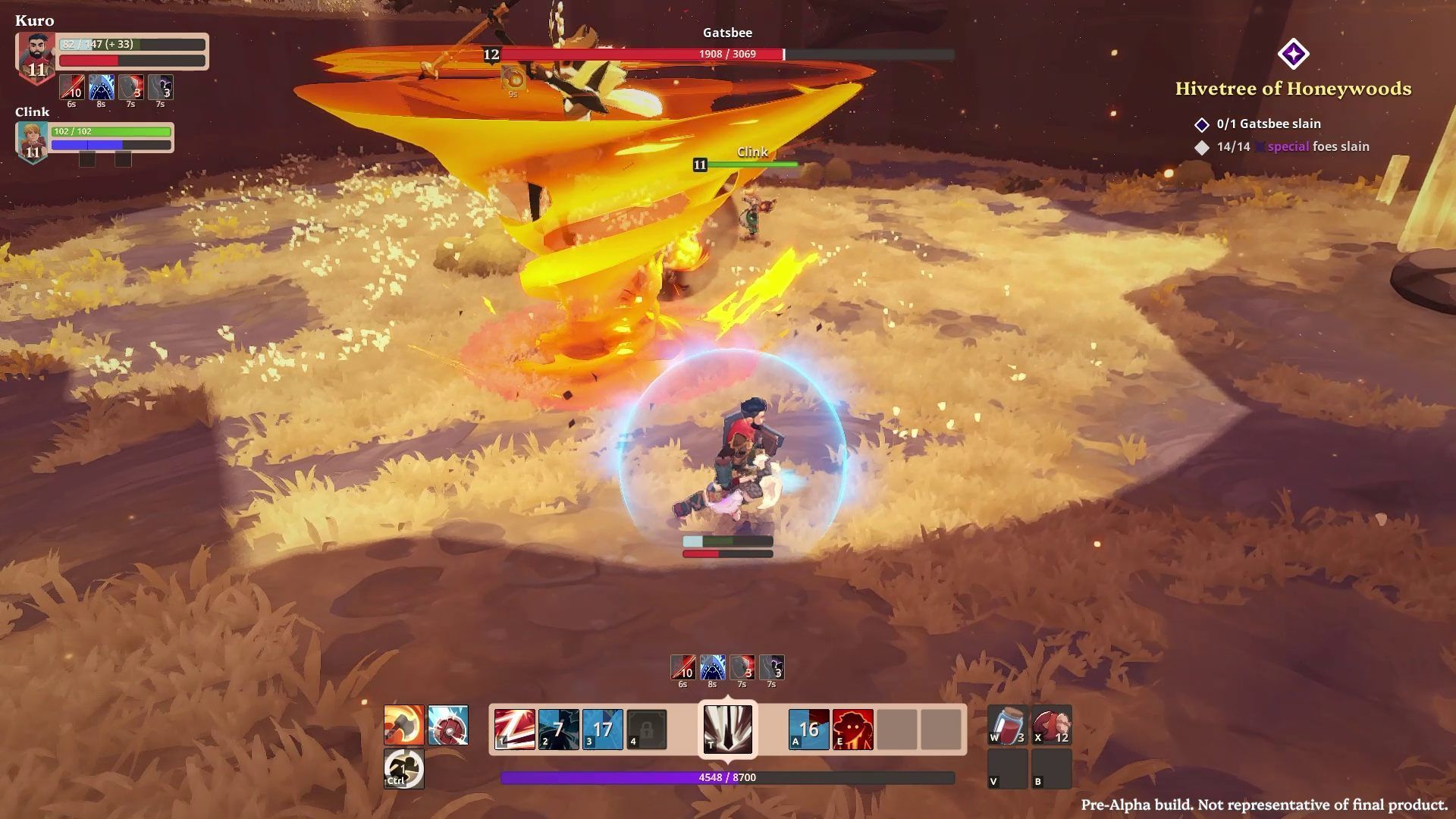Select the 0/1 Gatsbee slain objective
Viewport: 1456px width, 819px height.
(x=1268, y=124)
